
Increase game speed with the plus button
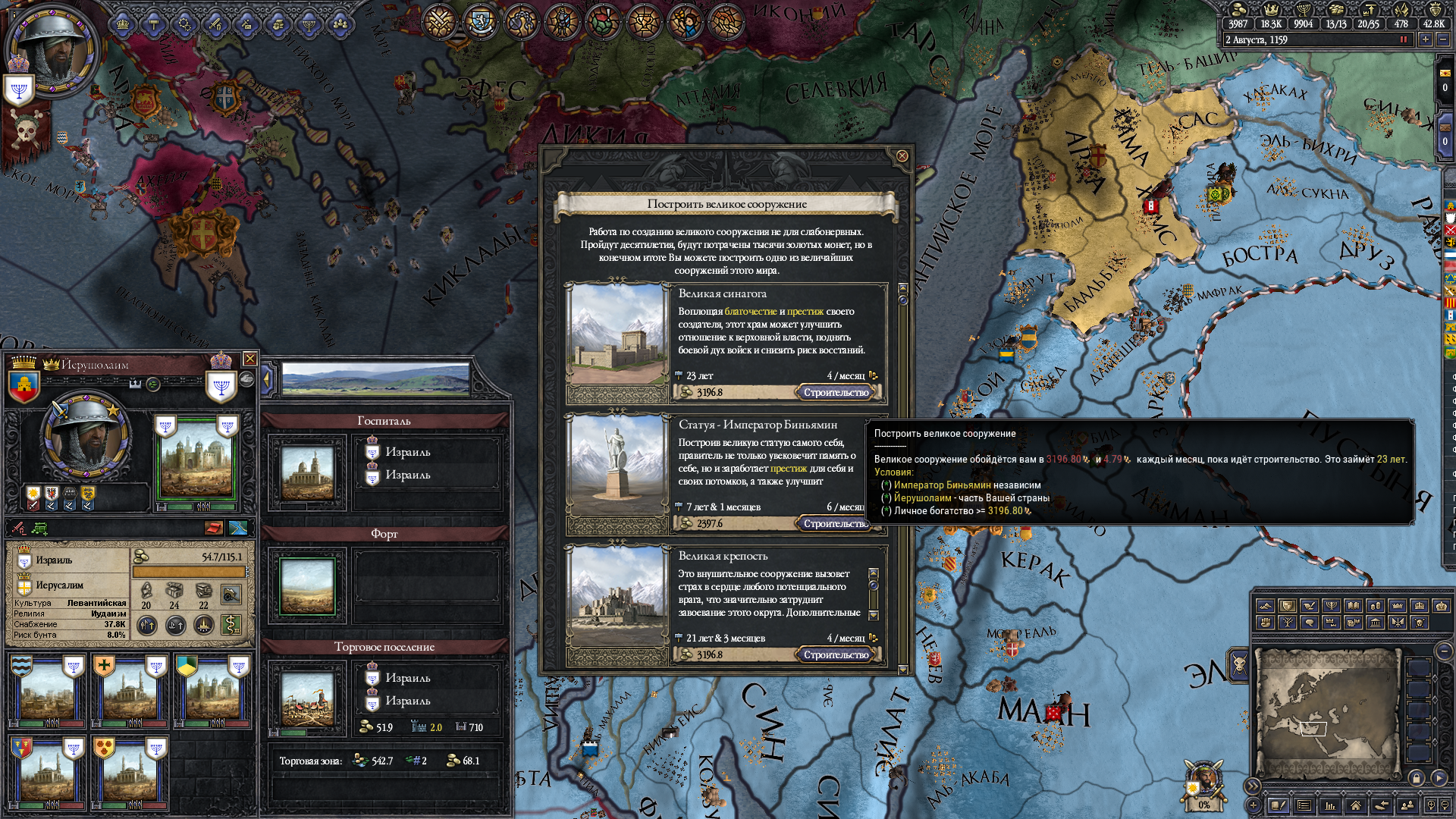(1426, 39)
